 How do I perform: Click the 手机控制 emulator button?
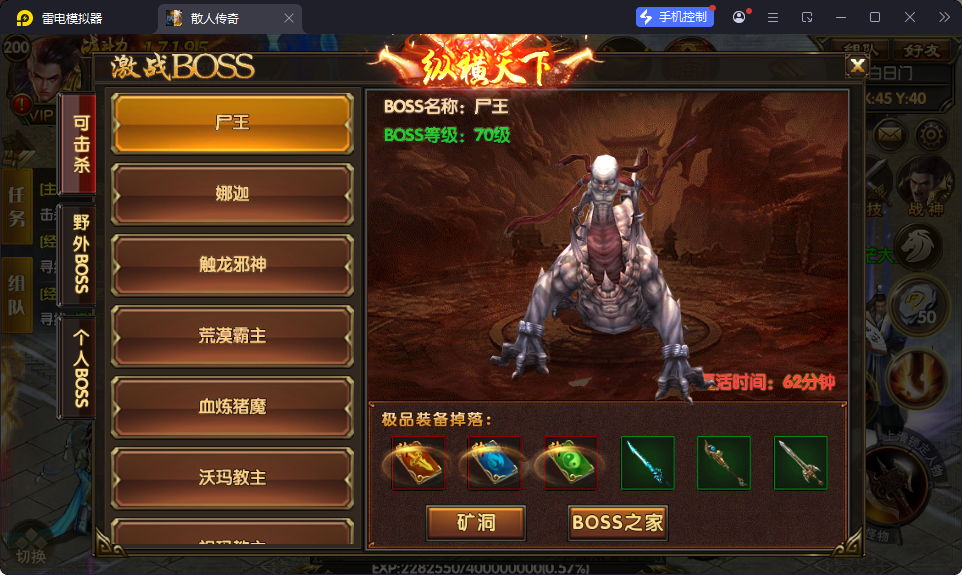pos(675,17)
